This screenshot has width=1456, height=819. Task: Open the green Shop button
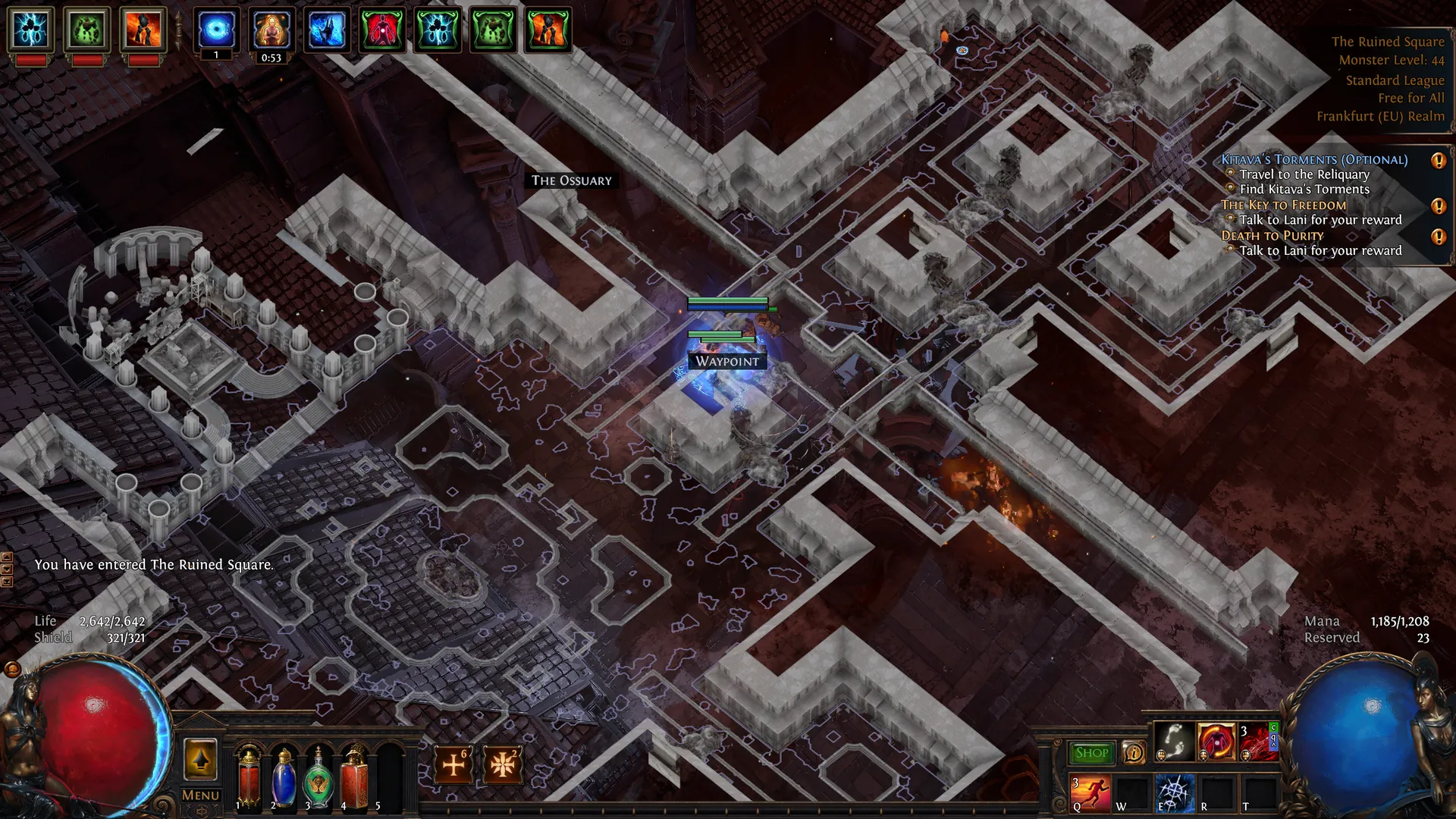tap(1091, 753)
